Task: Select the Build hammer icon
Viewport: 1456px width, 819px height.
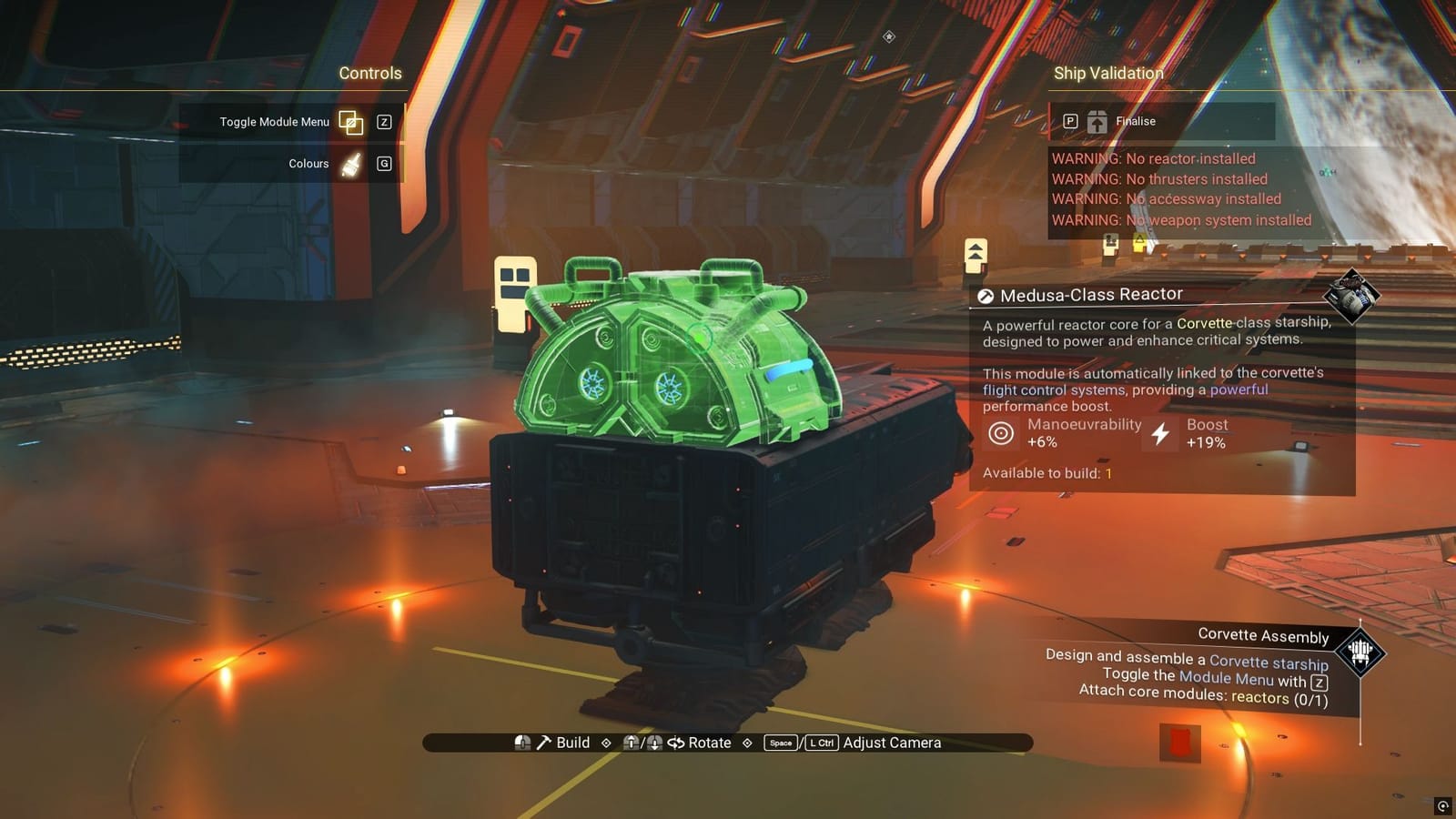Action: [x=544, y=743]
